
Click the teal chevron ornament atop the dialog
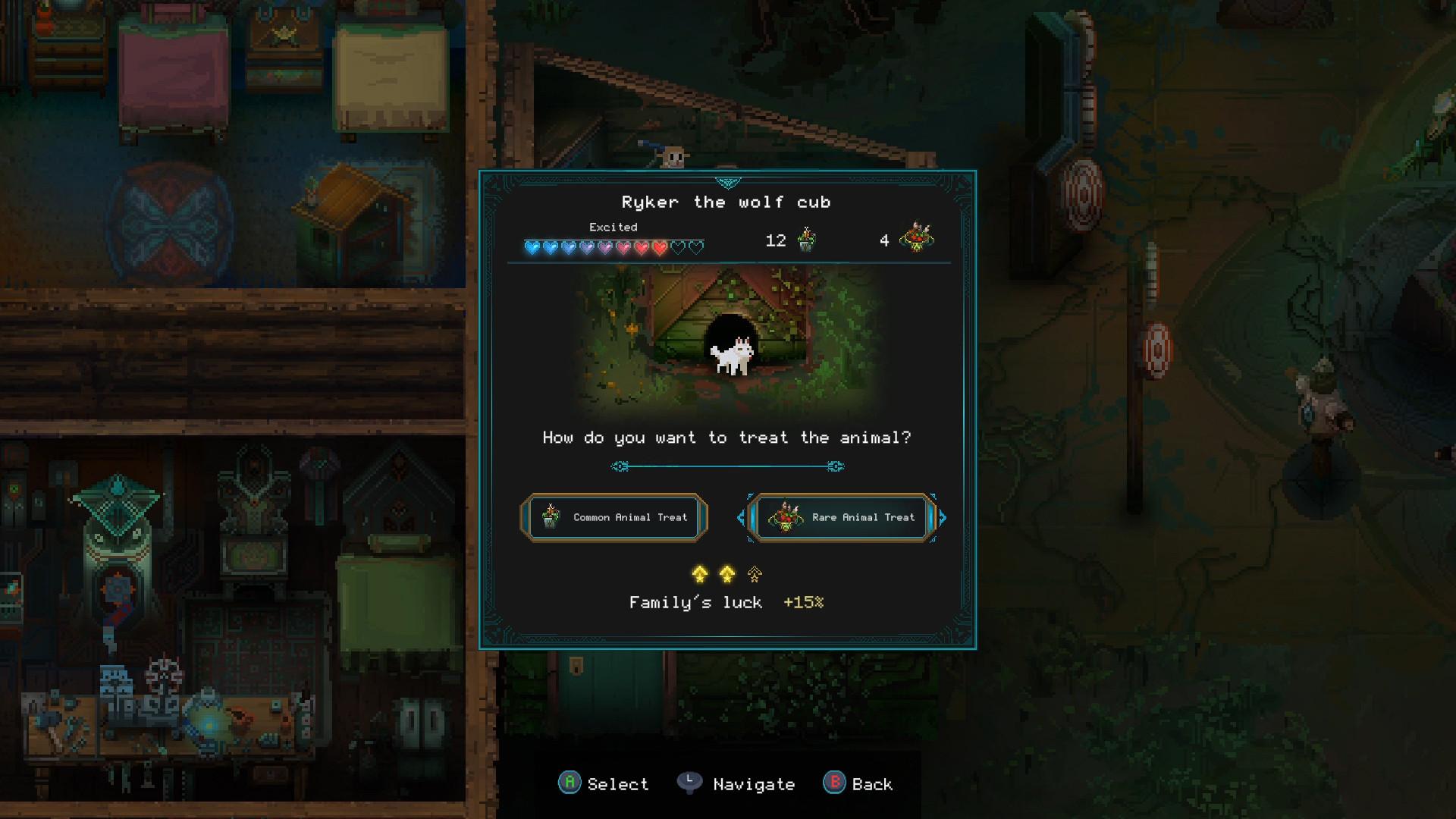point(727,182)
